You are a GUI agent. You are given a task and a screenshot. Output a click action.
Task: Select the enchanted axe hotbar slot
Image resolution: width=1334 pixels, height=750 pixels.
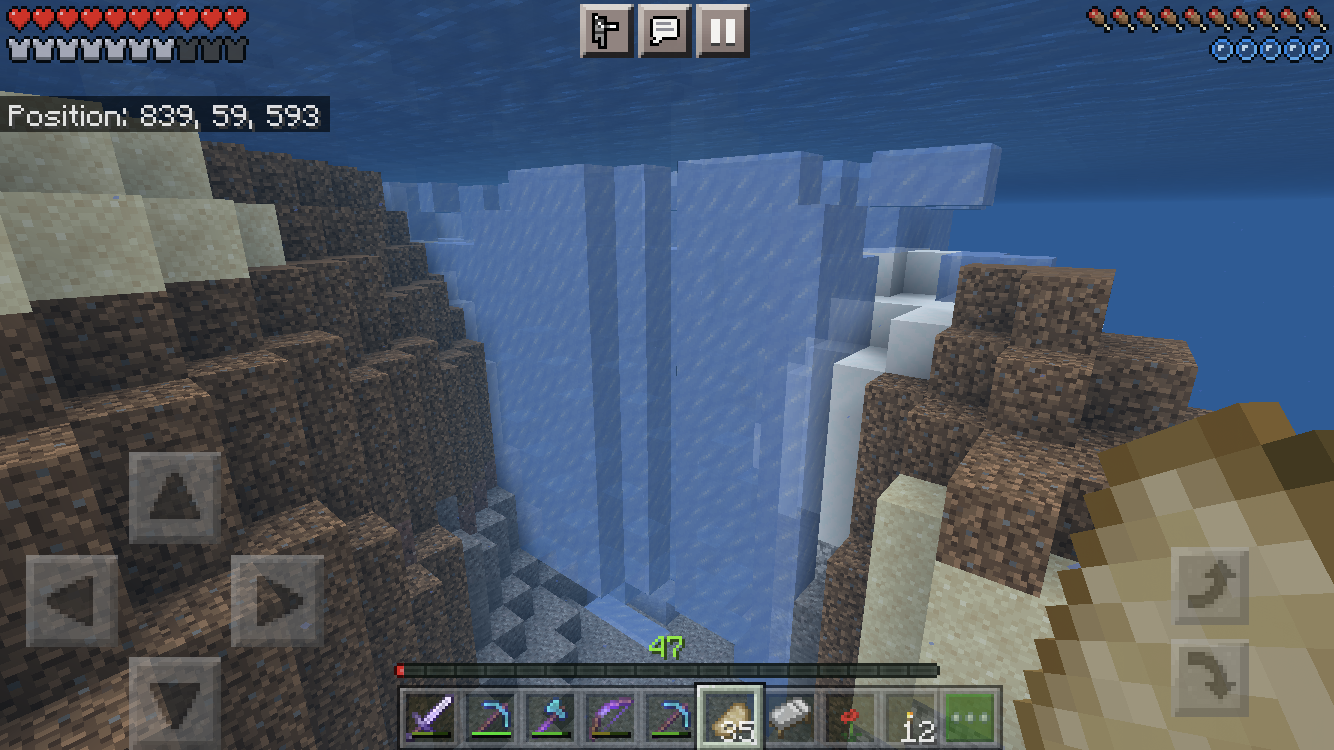pos(552,716)
